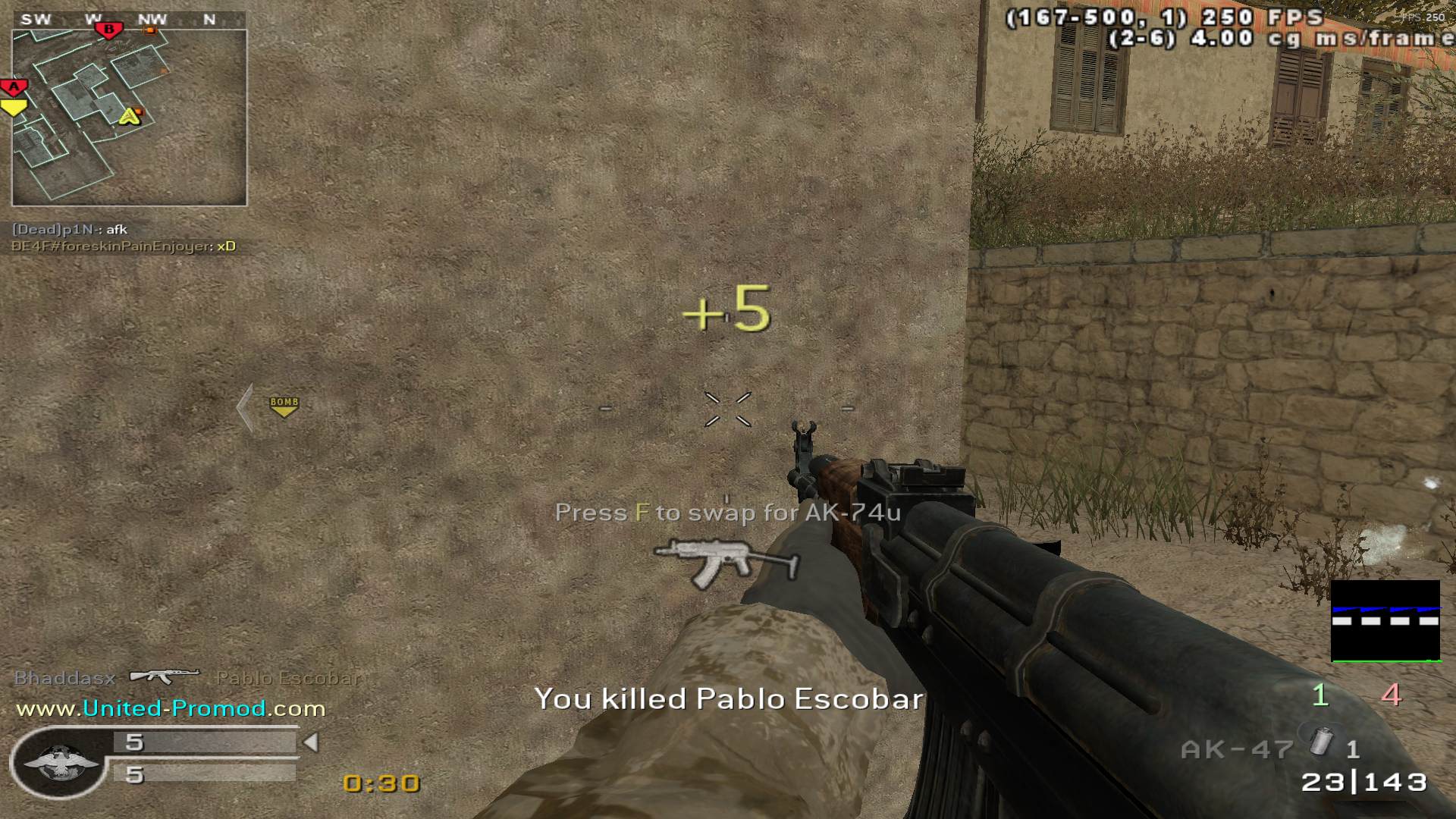
Task: Click the eagle team emblem
Action: pyautogui.click(x=61, y=762)
